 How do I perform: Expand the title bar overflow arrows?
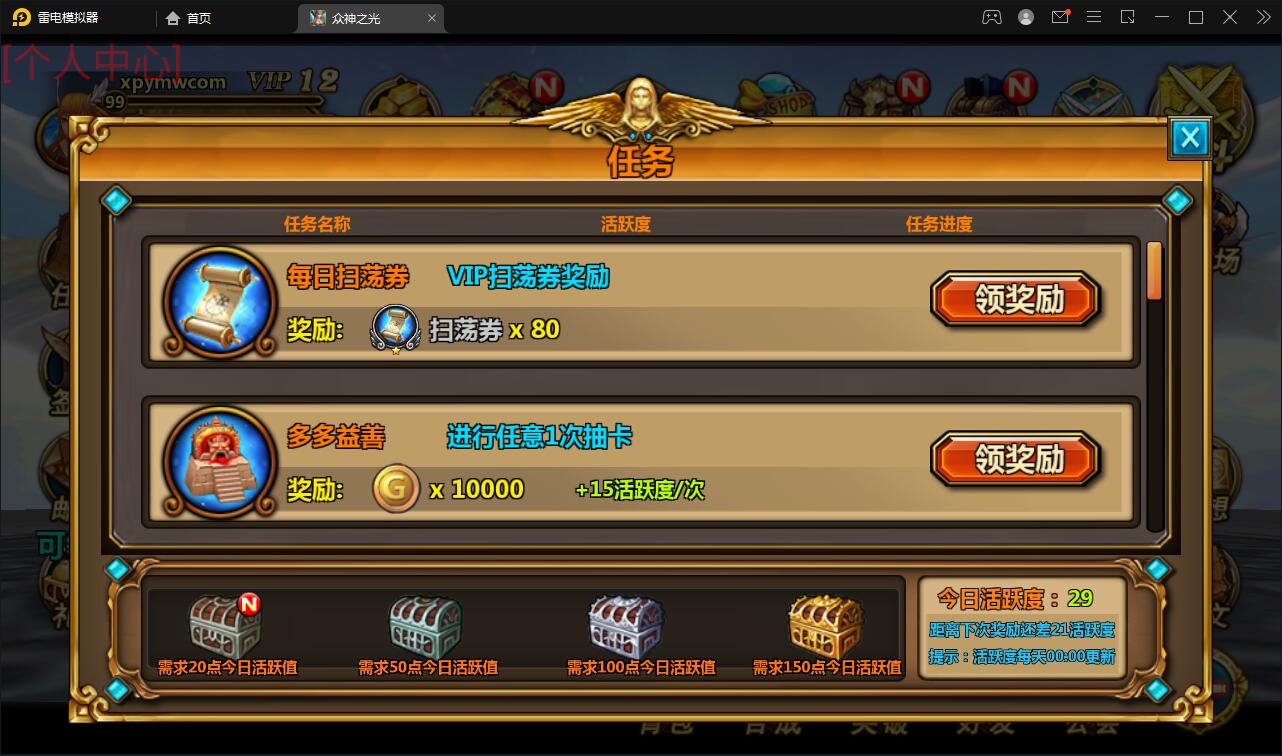(1263, 17)
